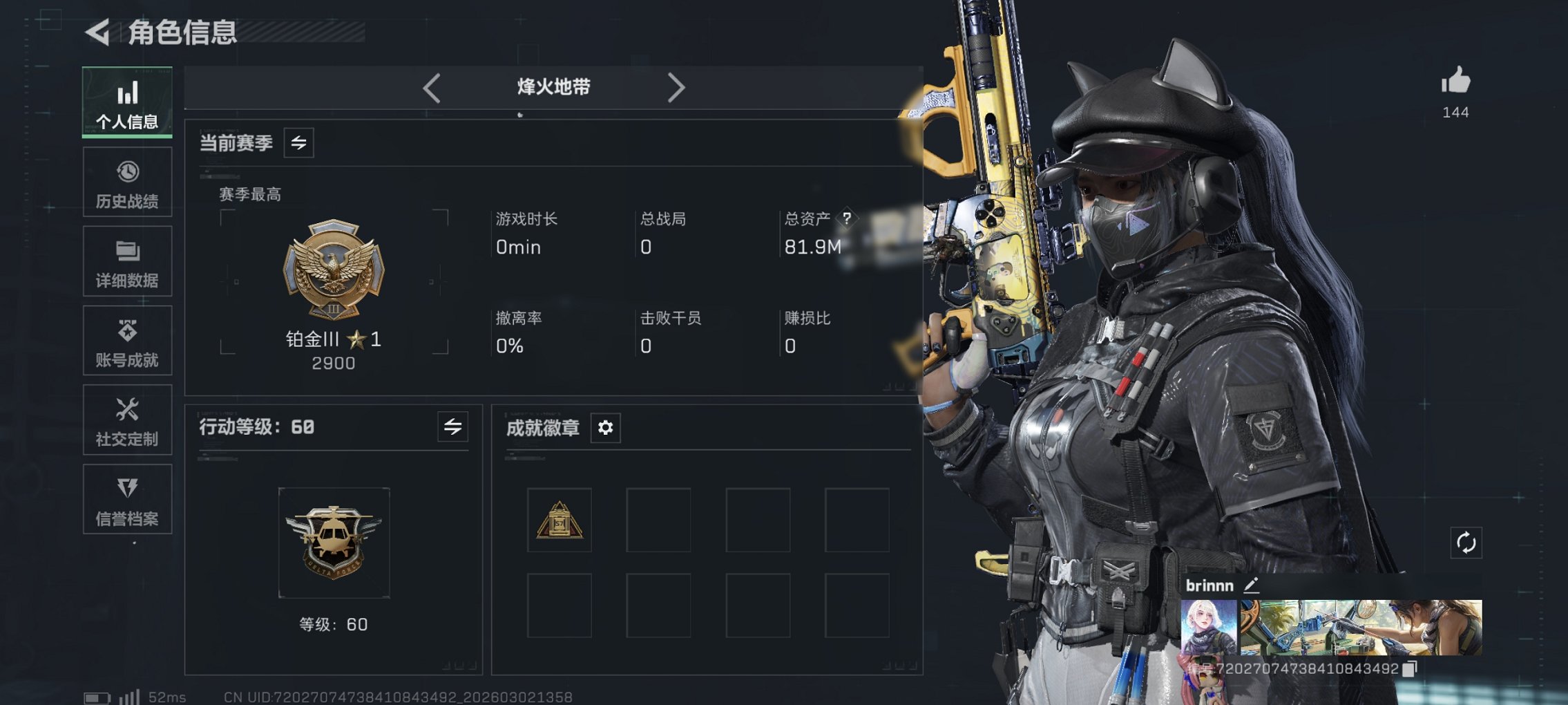Show the 详细数据 tab
Image resolution: width=1568 pixels, height=705 pixels.
pos(127,262)
